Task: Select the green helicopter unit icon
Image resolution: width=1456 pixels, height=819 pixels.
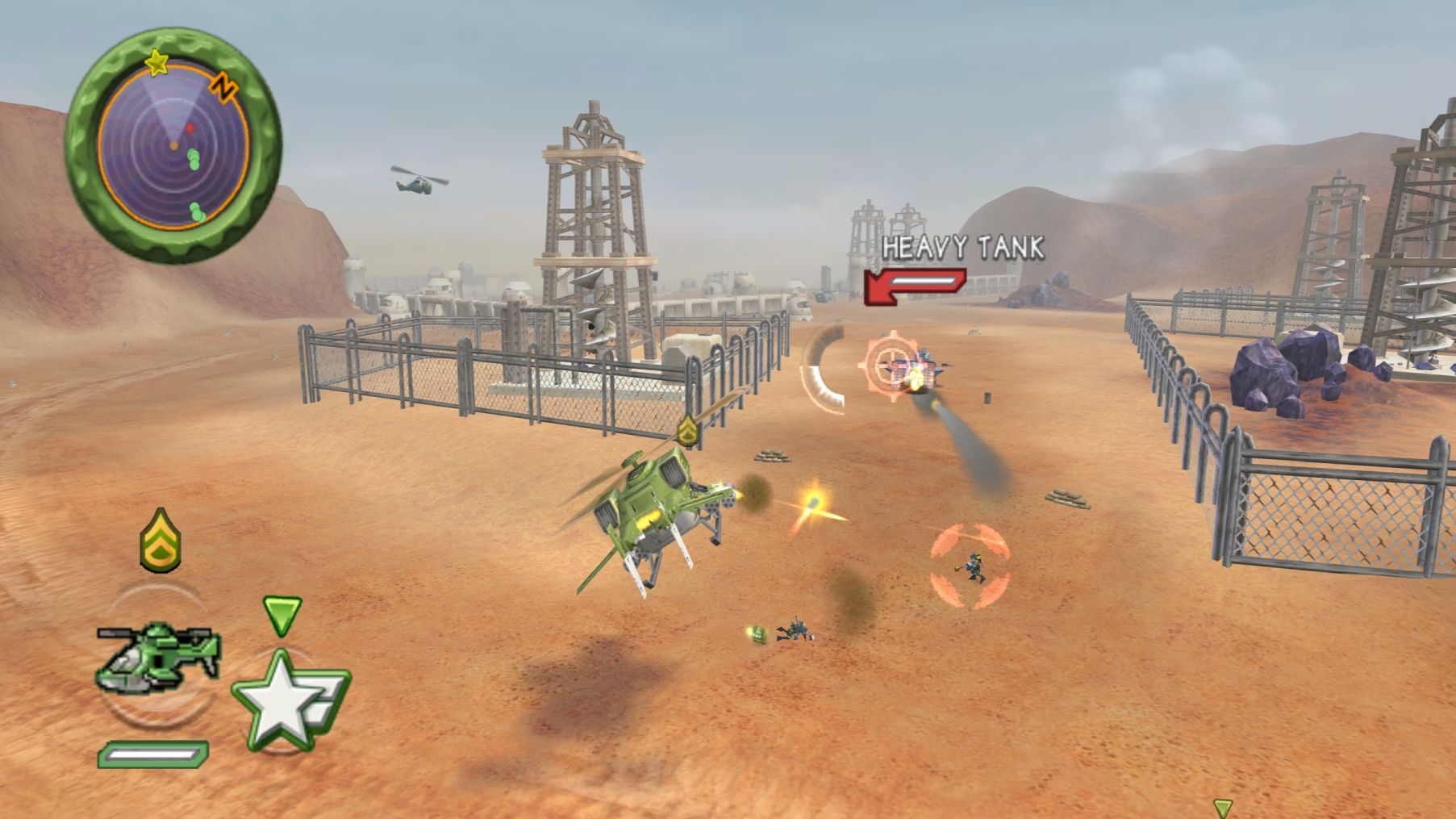Action: click(159, 654)
